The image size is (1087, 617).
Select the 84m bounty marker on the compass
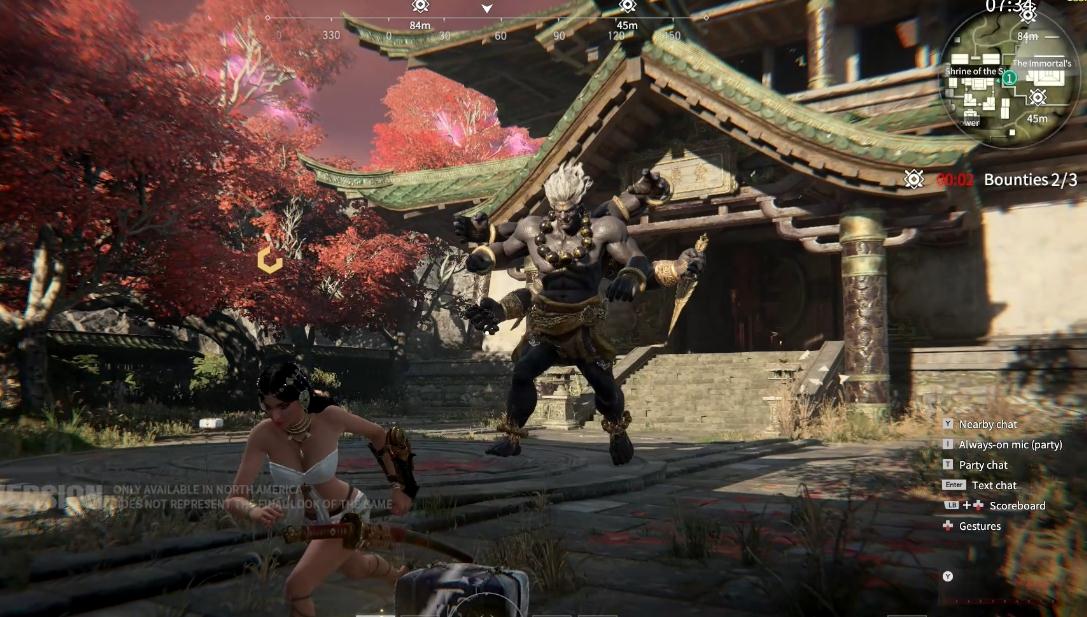[x=420, y=6]
